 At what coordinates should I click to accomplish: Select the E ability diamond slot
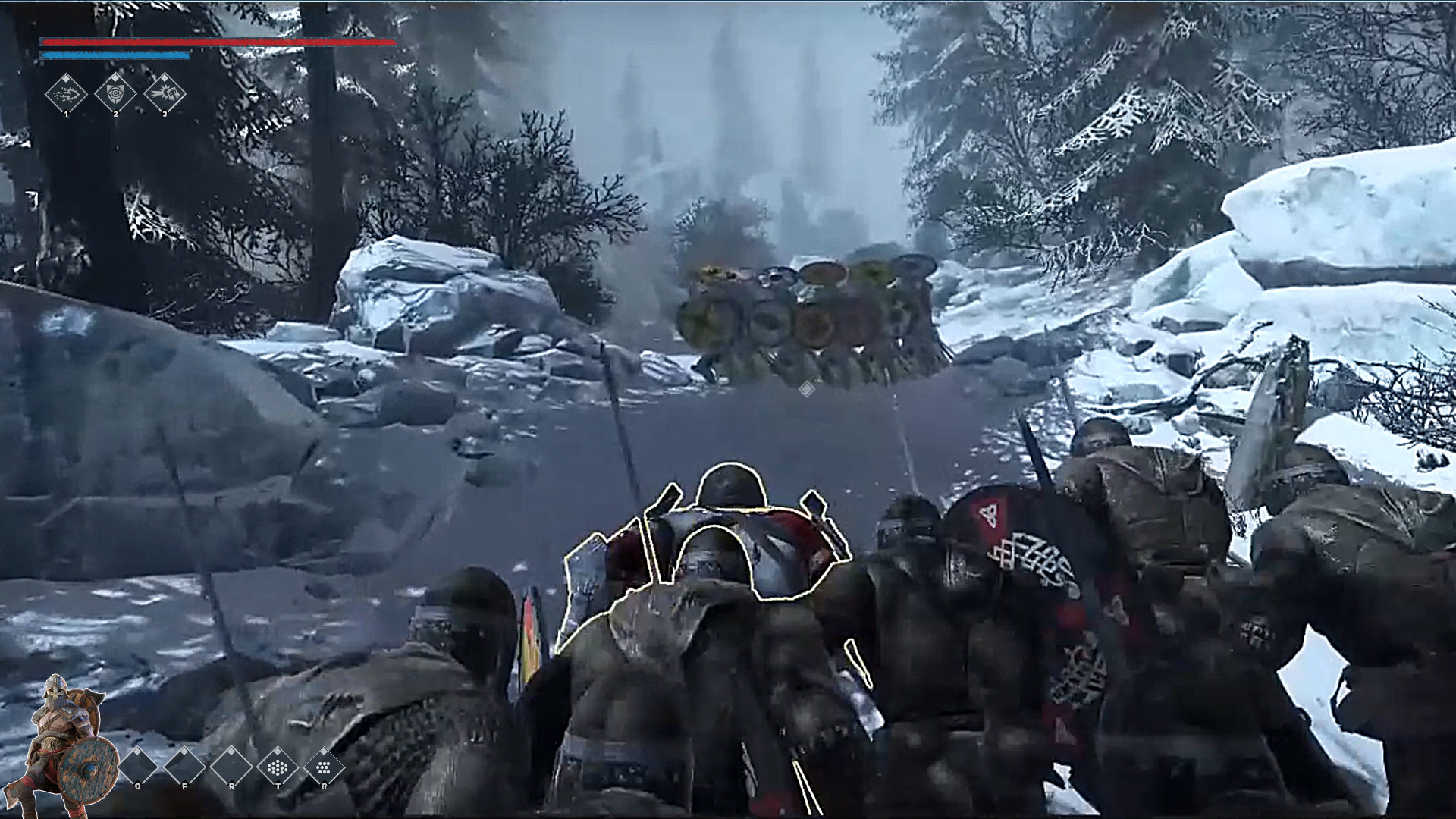coord(184,767)
